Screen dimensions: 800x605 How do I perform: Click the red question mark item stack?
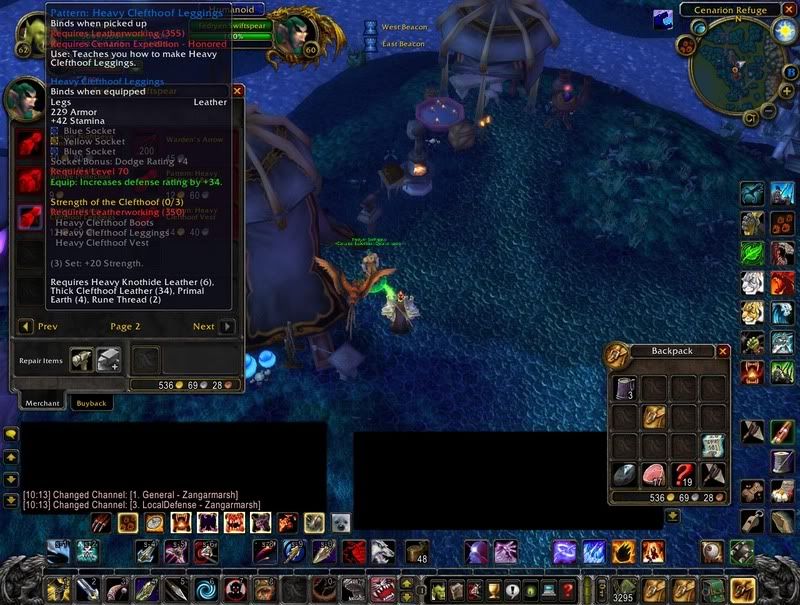coord(684,473)
